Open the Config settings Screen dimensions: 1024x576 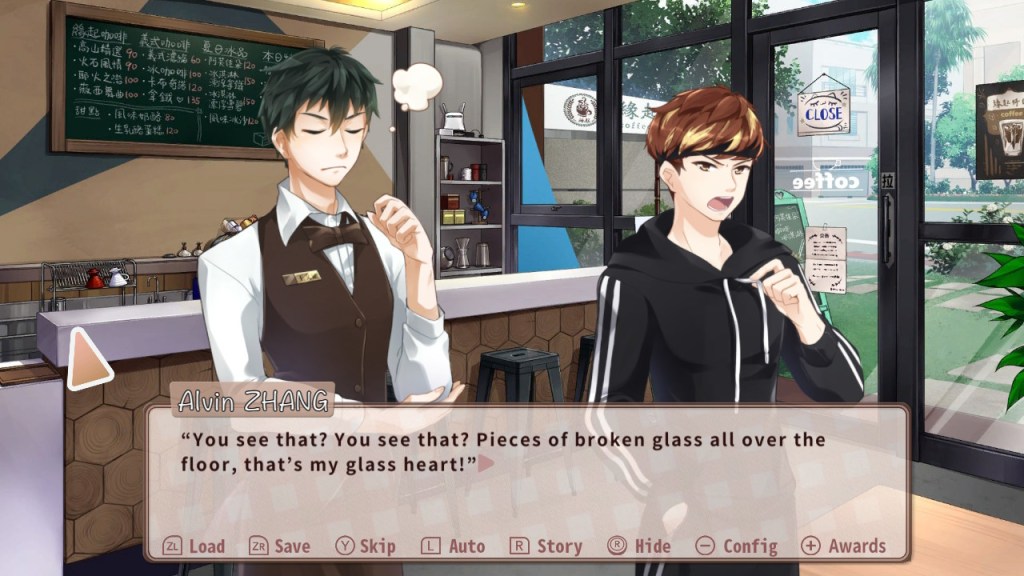[x=737, y=546]
